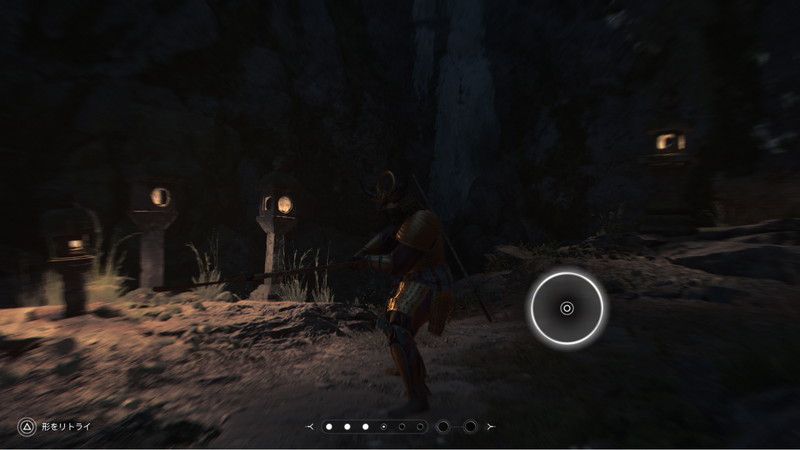Click the glowing white circular target ring
800x450 pixels.
[567, 308]
